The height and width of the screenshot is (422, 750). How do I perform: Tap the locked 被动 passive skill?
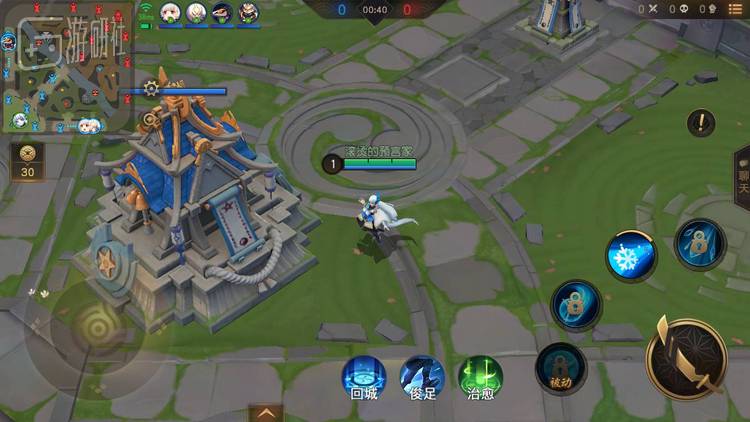tap(560, 366)
